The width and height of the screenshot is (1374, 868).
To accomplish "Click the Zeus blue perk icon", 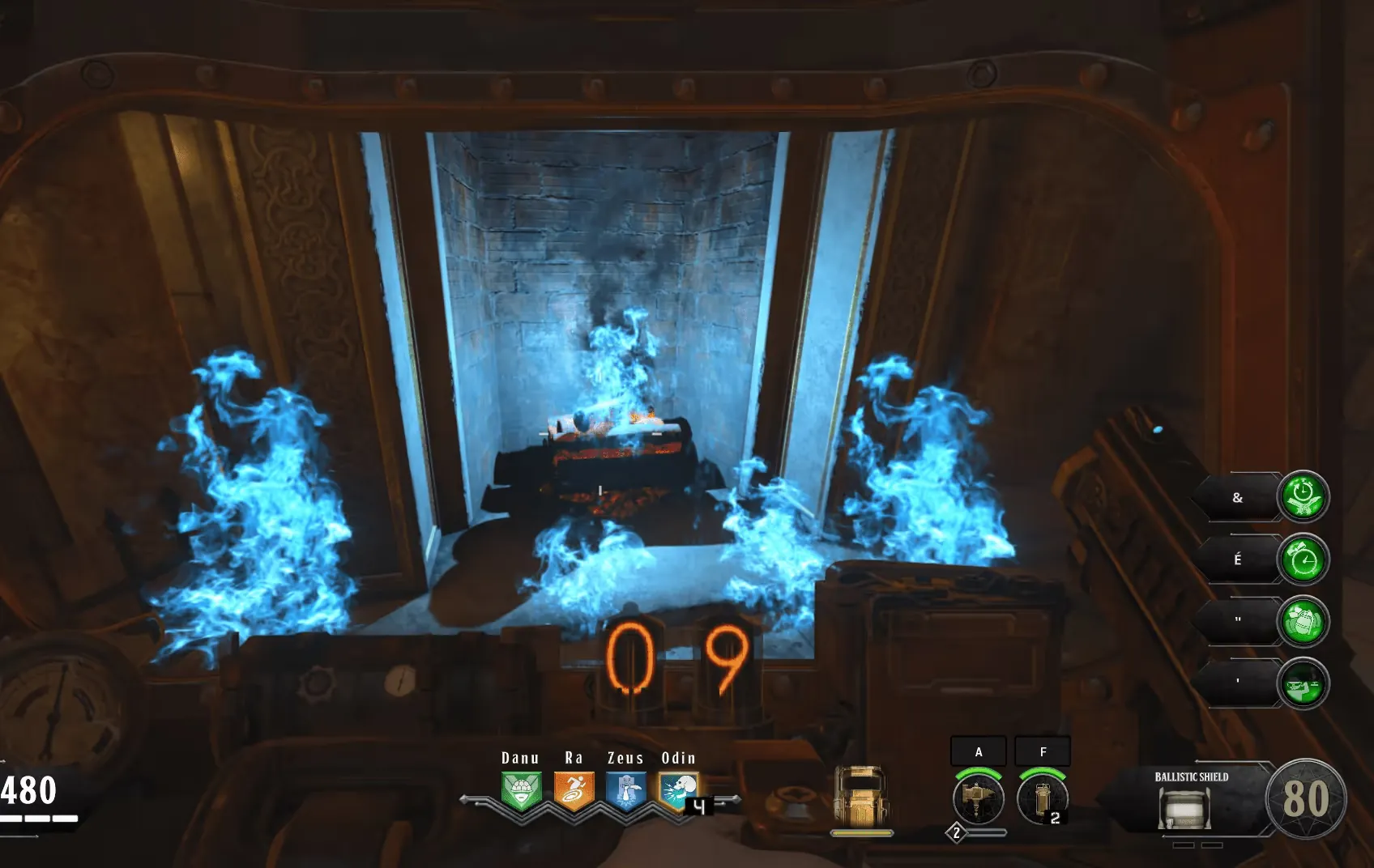I will point(626,790).
